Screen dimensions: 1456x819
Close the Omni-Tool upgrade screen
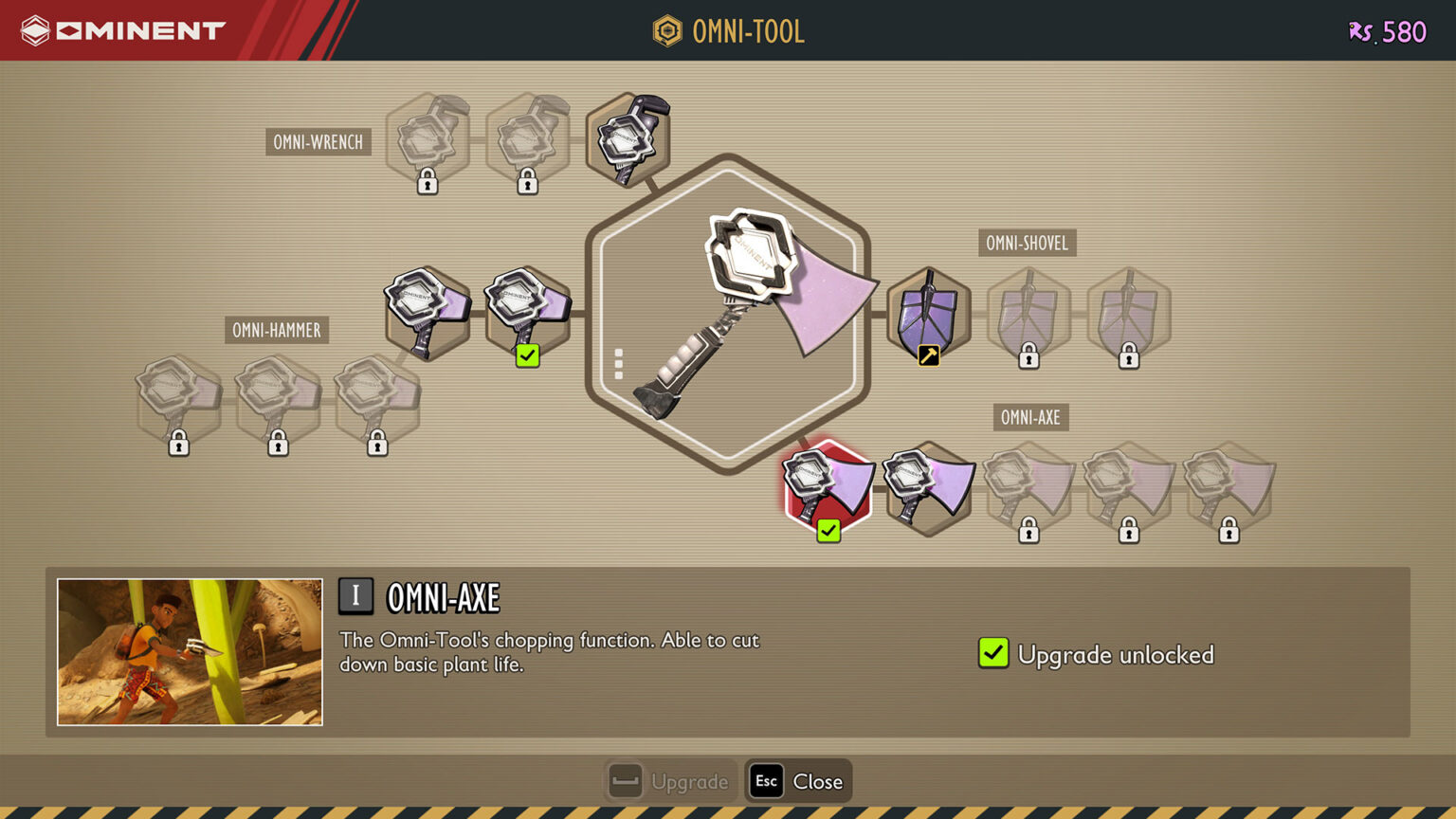[798, 782]
